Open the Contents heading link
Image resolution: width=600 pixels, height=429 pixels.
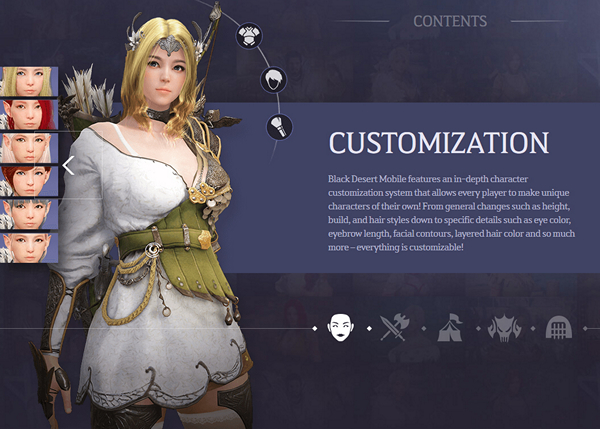(450, 20)
